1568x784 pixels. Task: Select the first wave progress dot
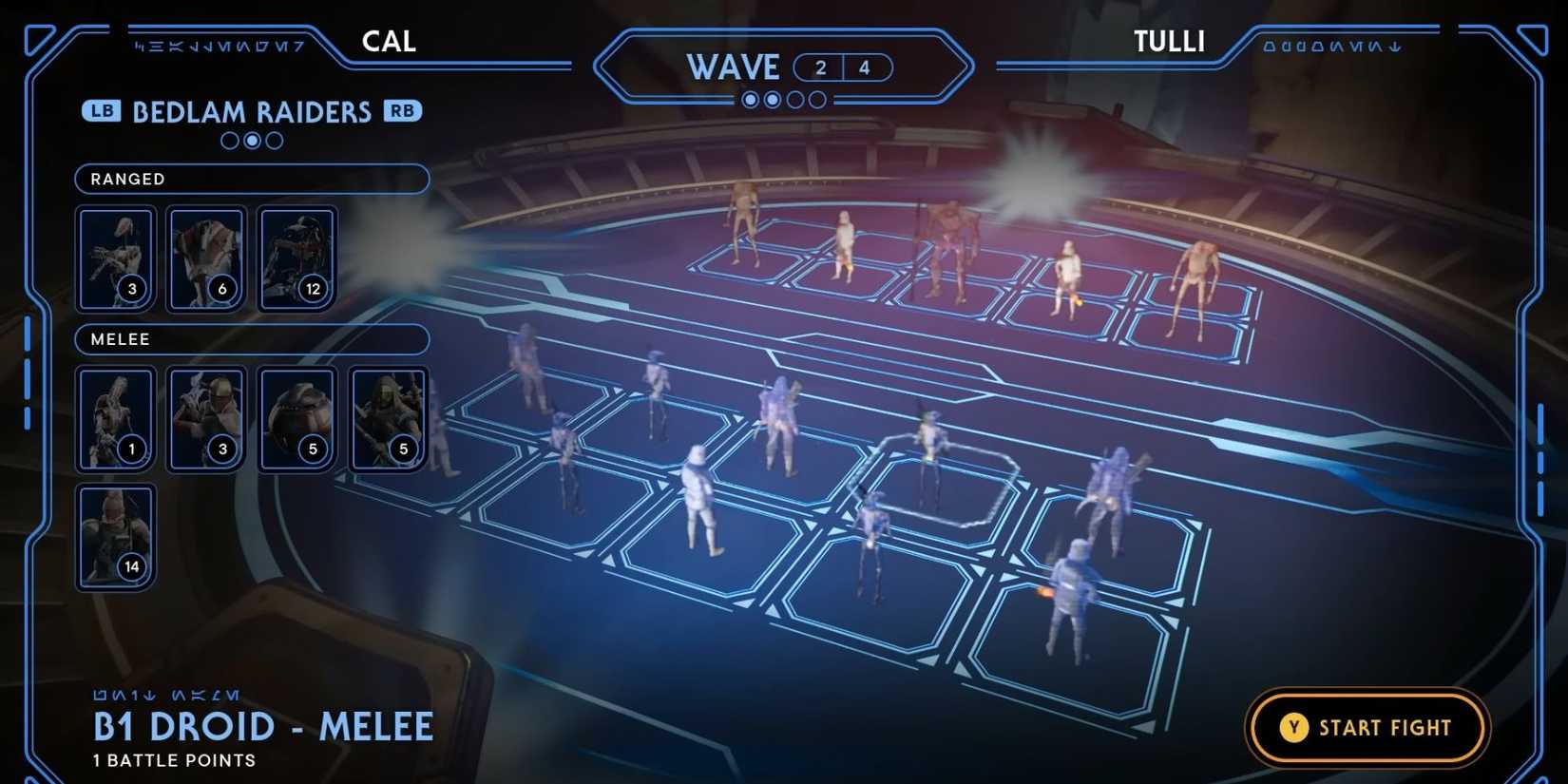[x=750, y=99]
